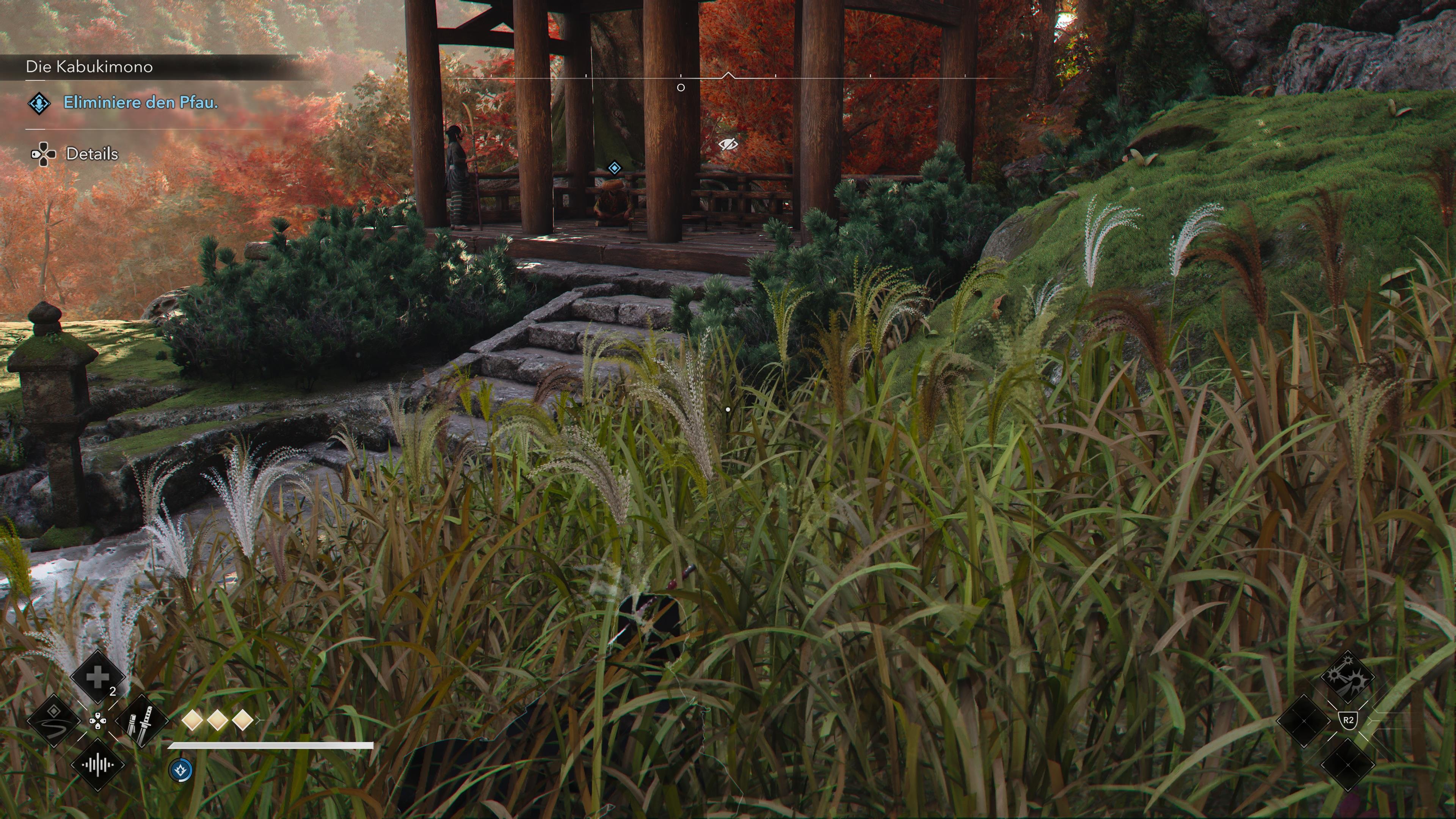
Task: Expand the objective marker circle on the compass
Action: pos(681,87)
